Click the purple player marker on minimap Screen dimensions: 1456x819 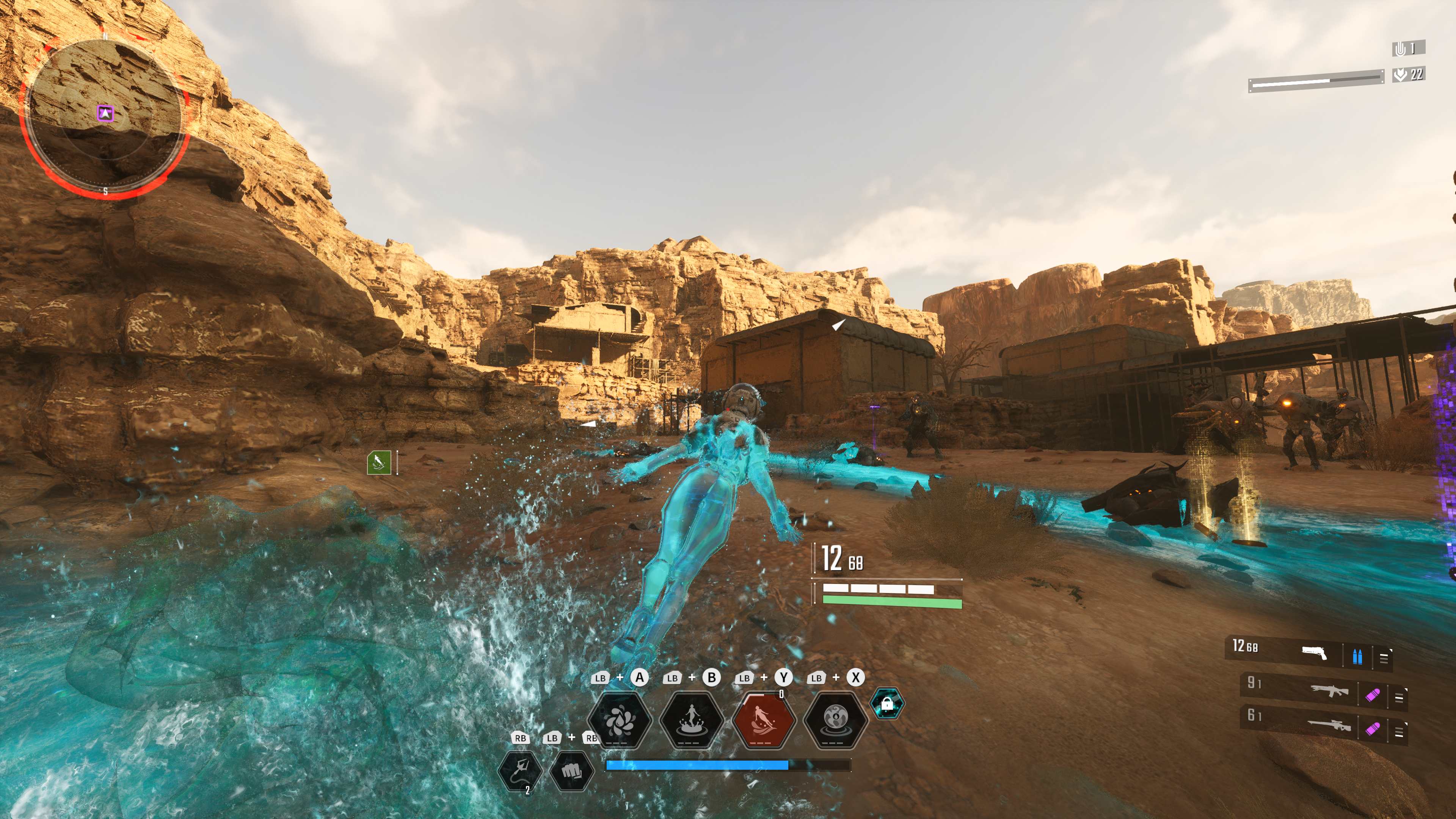(105, 114)
